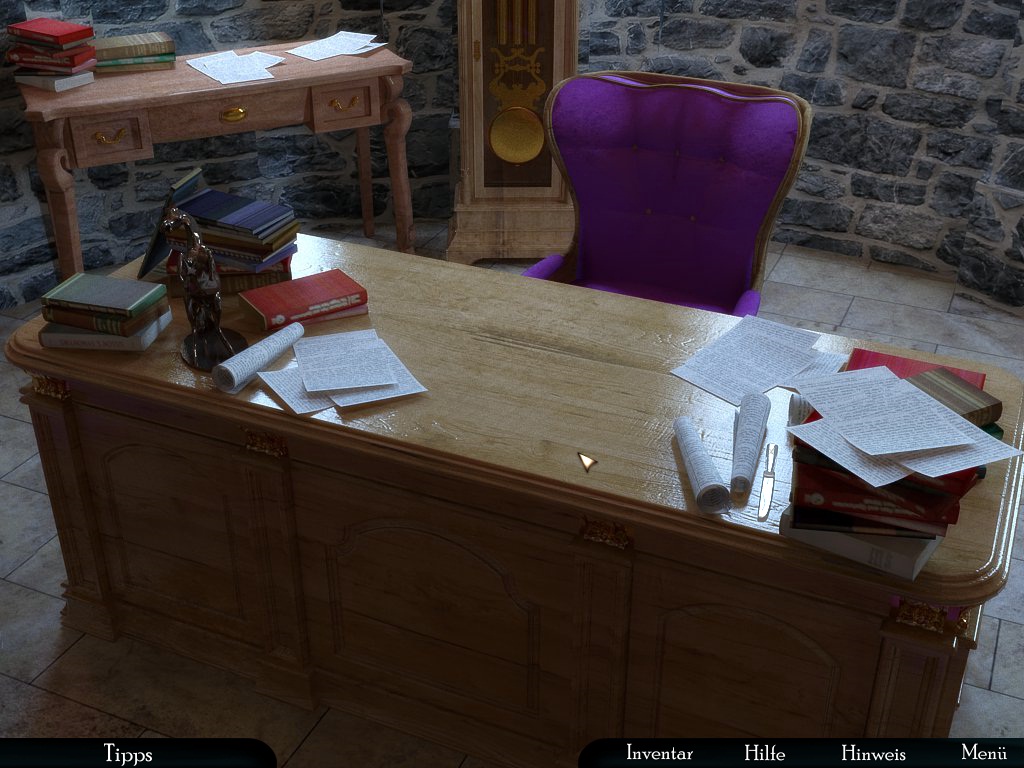The width and height of the screenshot is (1024, 768).
Task: Open the Tipps panel
Action: click(128, 753)
